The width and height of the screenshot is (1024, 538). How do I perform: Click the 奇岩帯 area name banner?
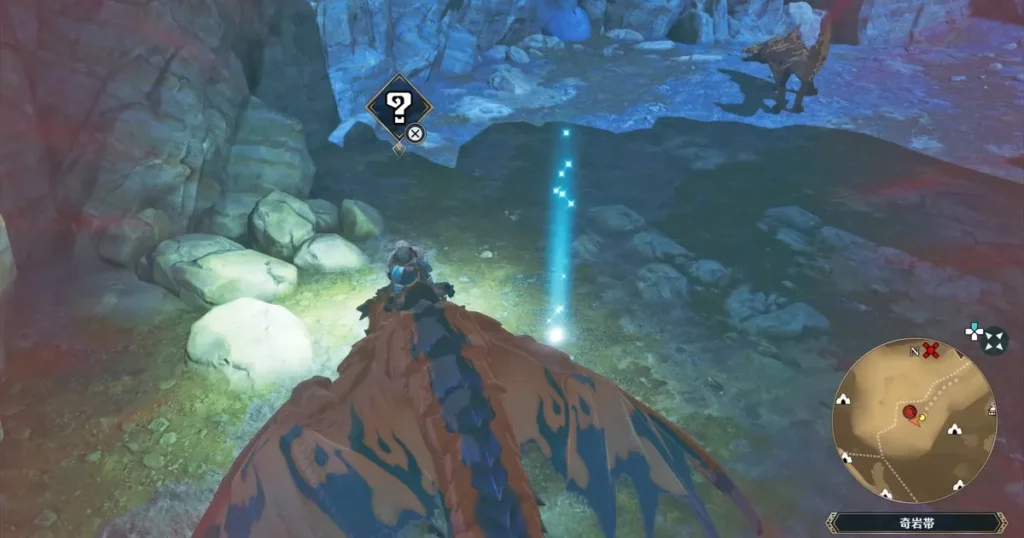click(915, 522)
